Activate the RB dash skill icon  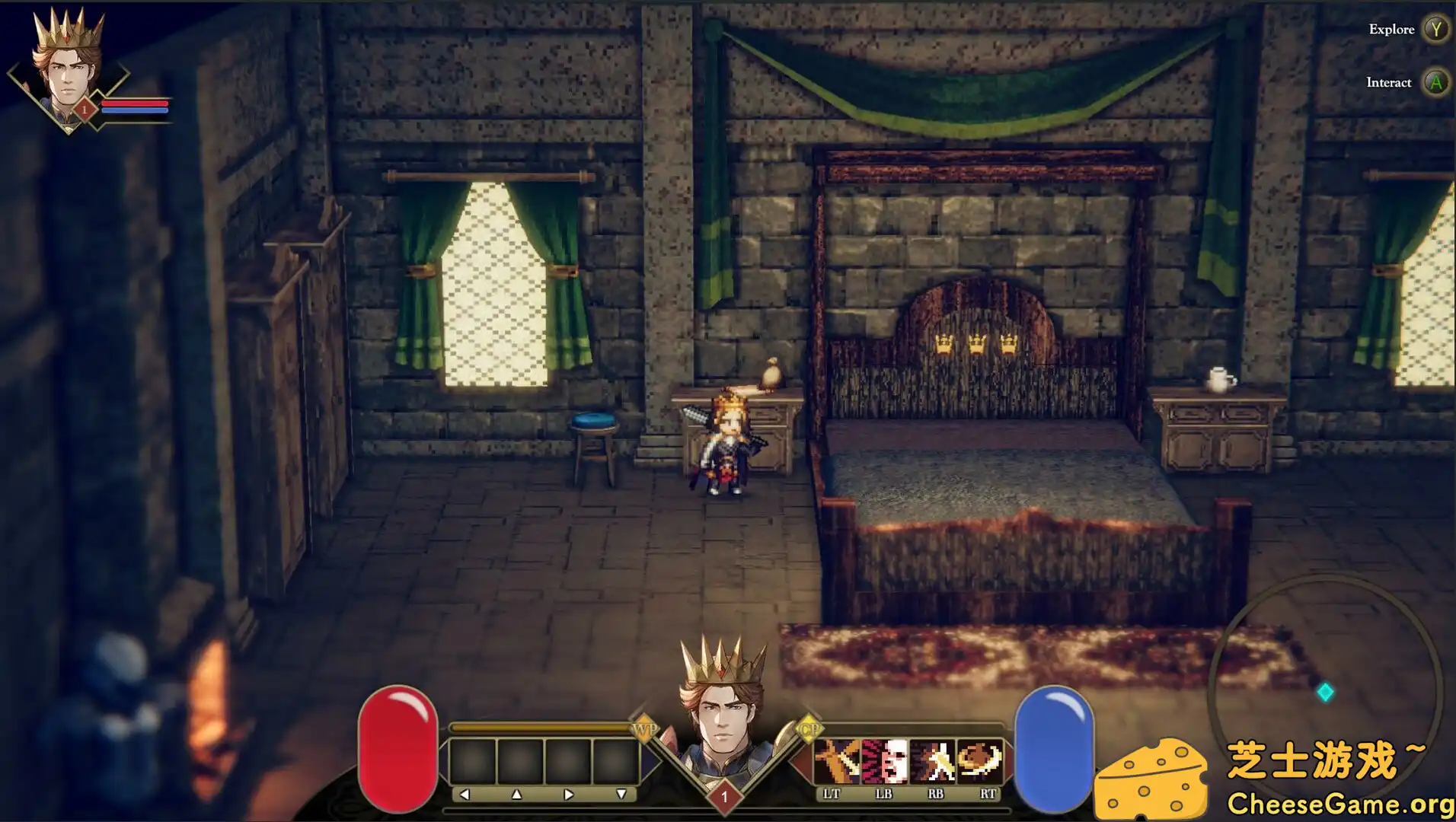[x=933, y=760]
